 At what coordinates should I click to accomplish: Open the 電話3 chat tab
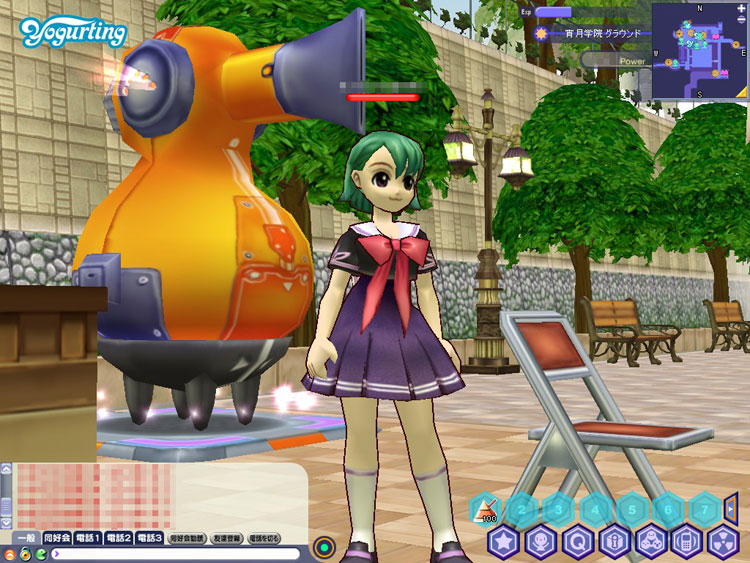coord(150,538)
